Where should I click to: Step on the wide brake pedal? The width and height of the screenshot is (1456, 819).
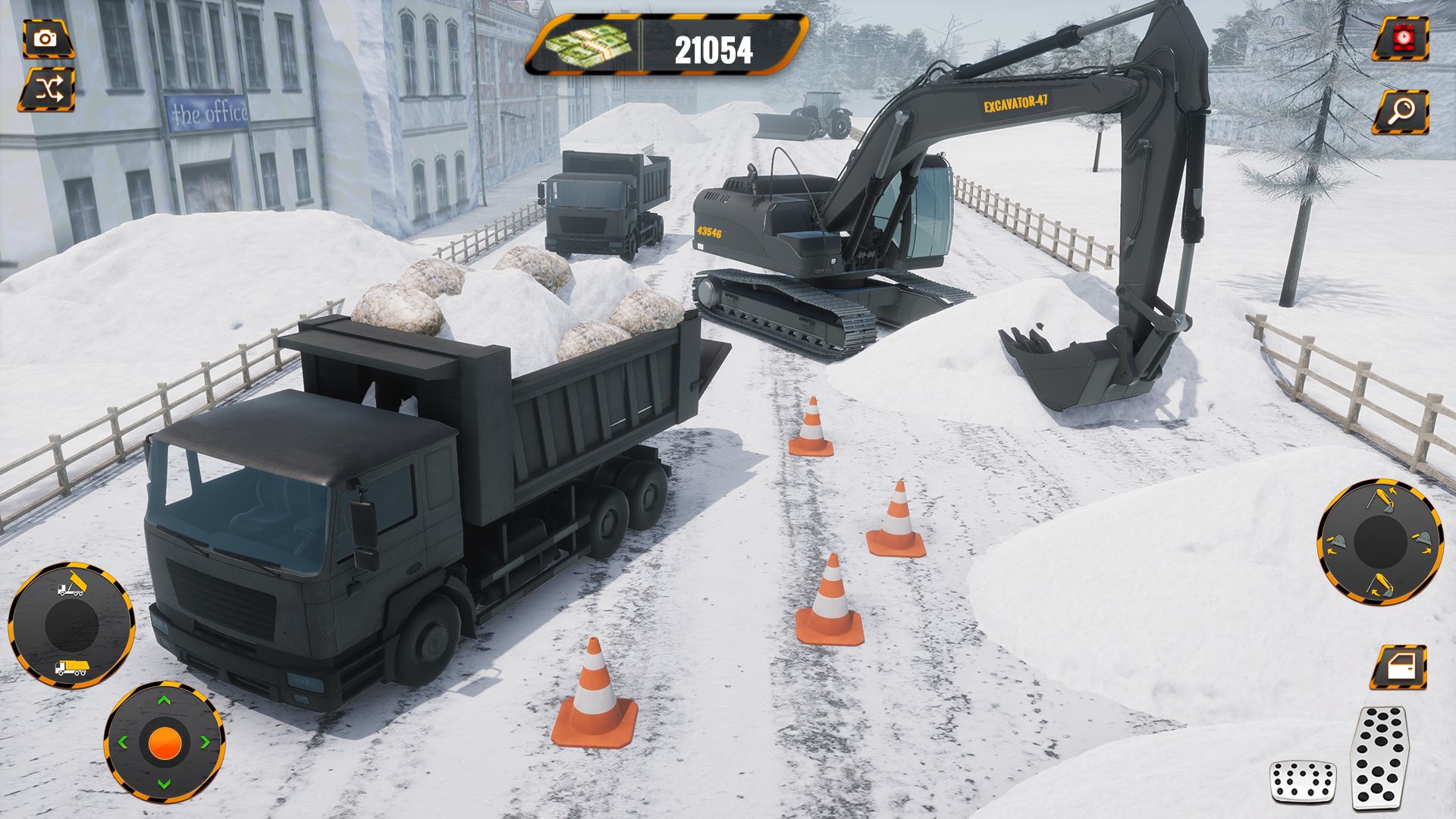(x=1302, y=782)
